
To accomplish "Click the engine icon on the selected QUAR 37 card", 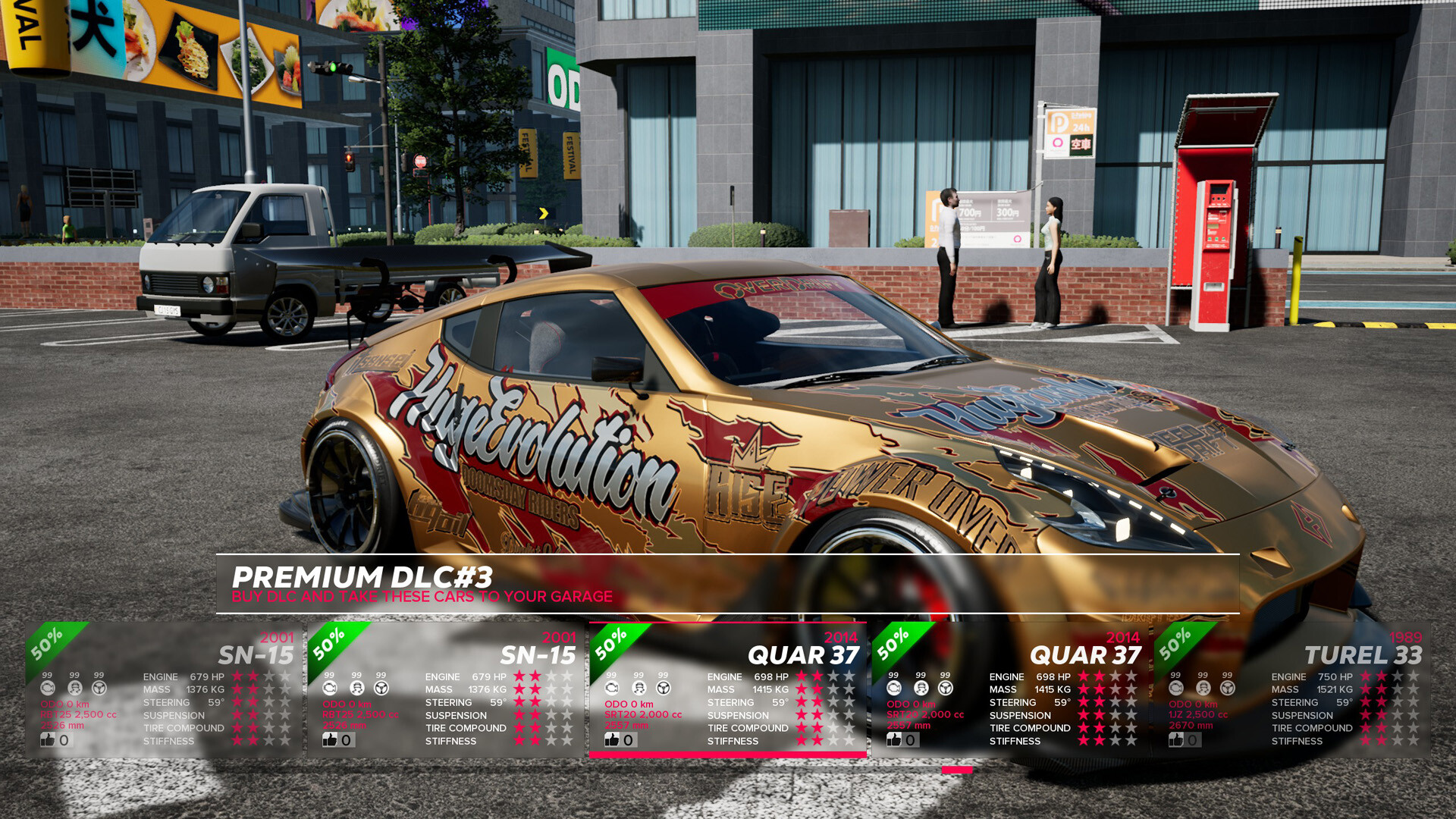I will coord(610,688).
